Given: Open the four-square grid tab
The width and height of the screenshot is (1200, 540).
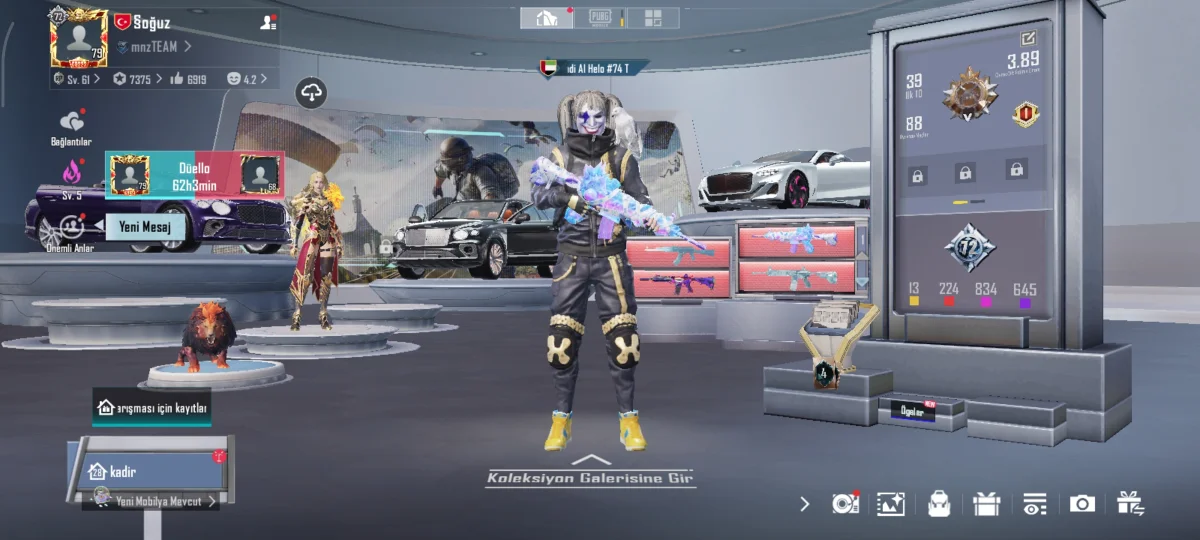Looking at the screenshot, I should 653,18.
